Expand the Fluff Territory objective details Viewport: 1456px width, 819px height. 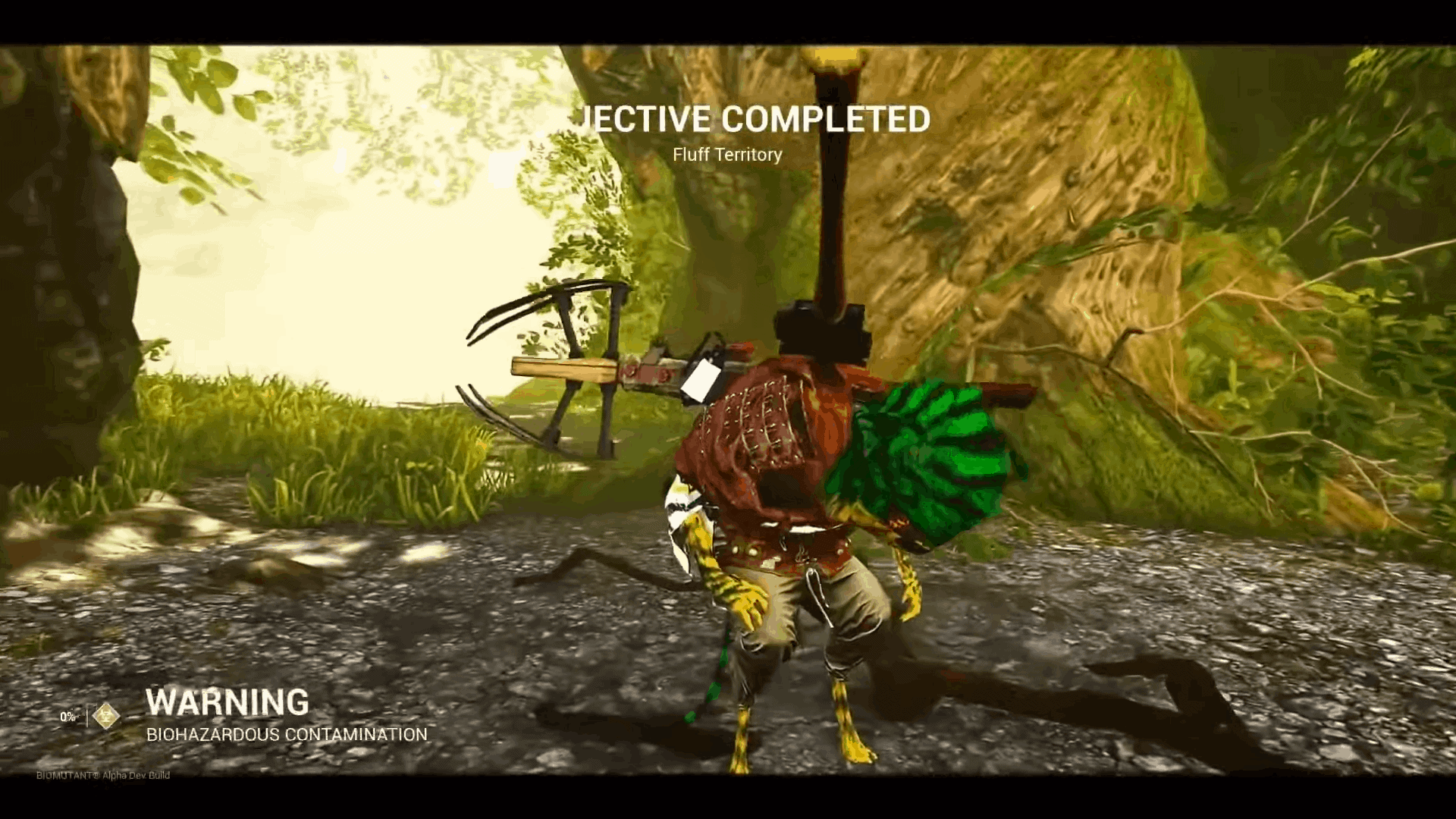pos(726,155)
